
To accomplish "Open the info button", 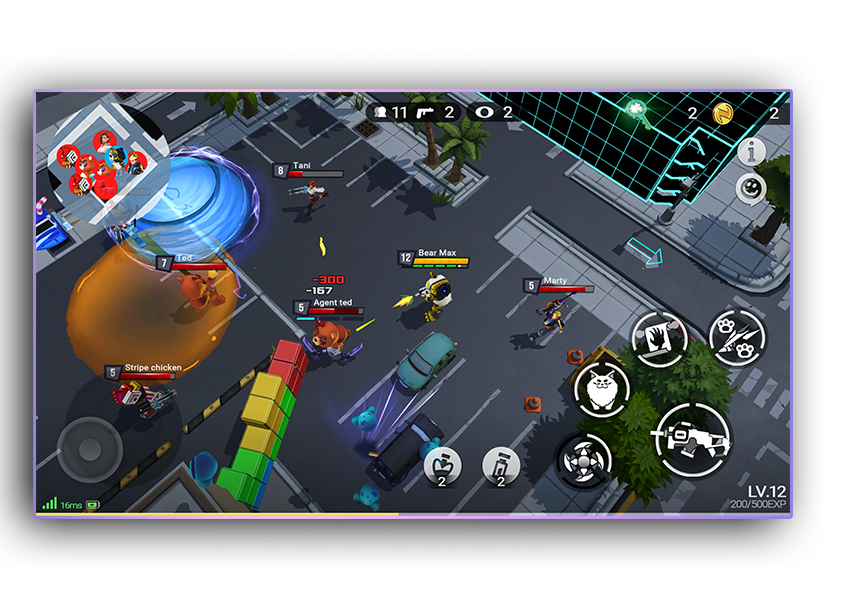I will pos(752,152).
